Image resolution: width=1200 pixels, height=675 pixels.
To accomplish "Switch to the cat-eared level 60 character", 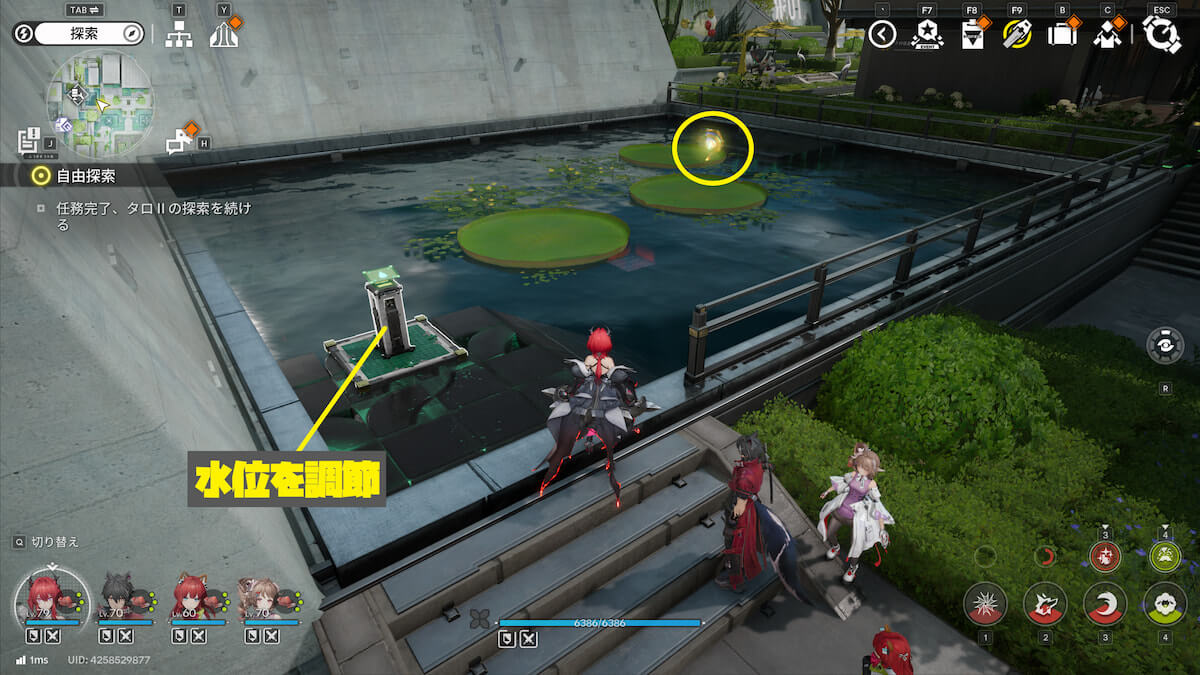I will 188,598.
